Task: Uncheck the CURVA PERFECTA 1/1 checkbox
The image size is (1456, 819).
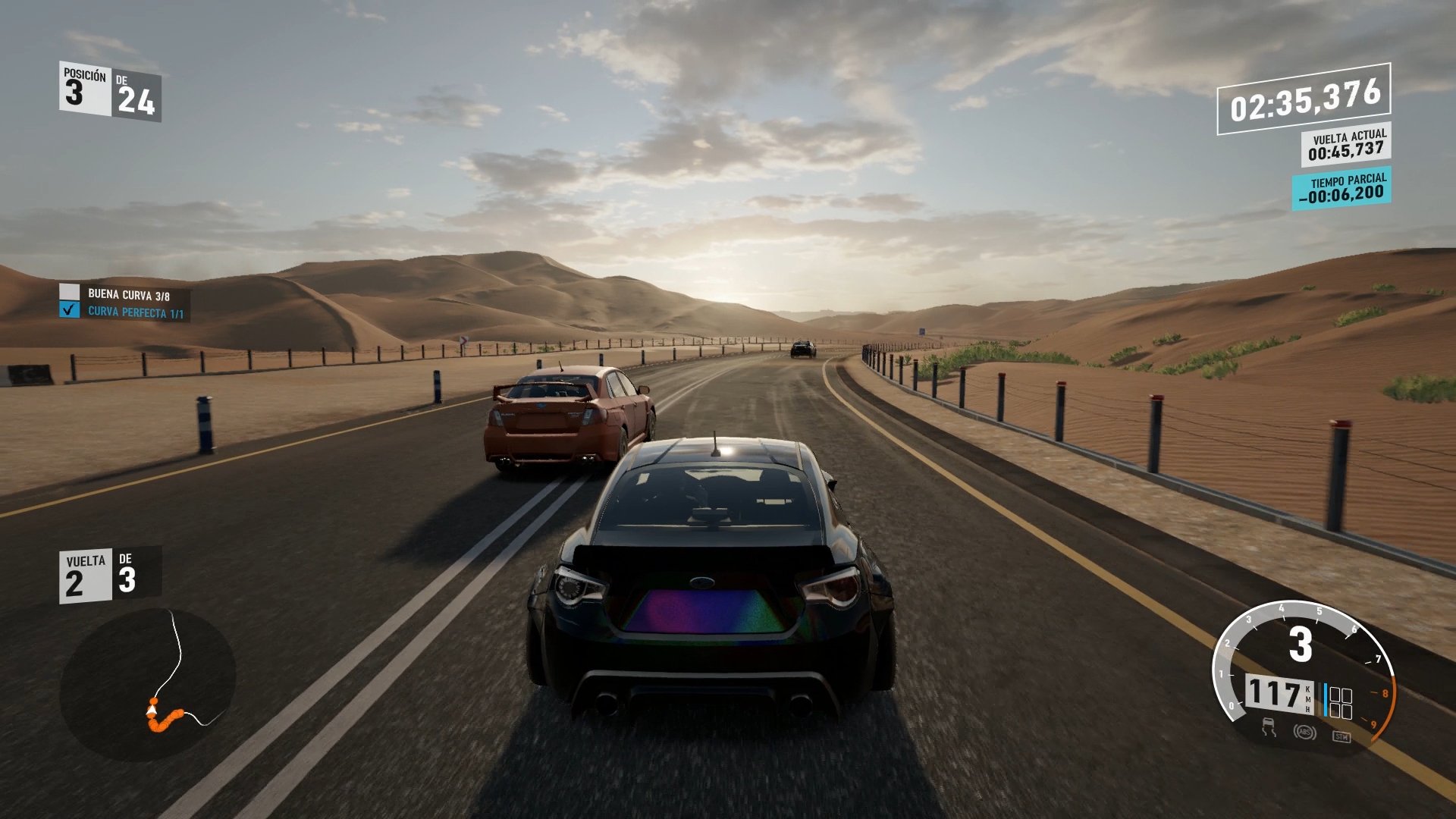Action: [x=70, y=311]
